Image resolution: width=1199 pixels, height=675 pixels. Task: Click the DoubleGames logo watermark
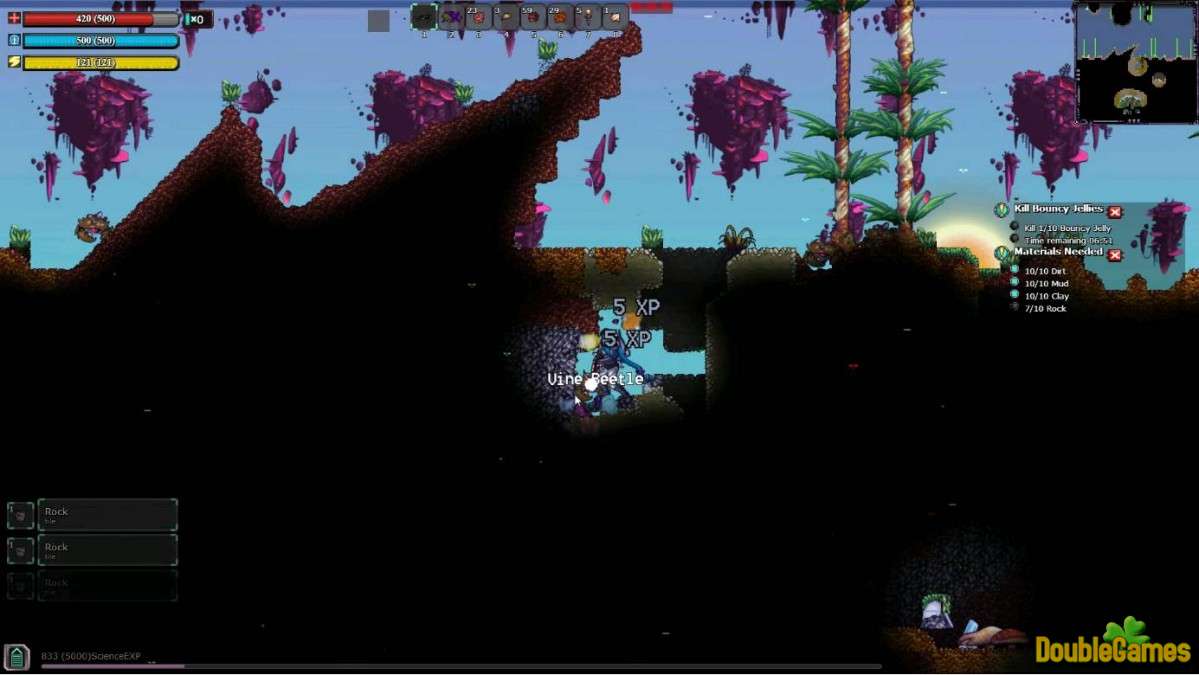pos(1112,645)
